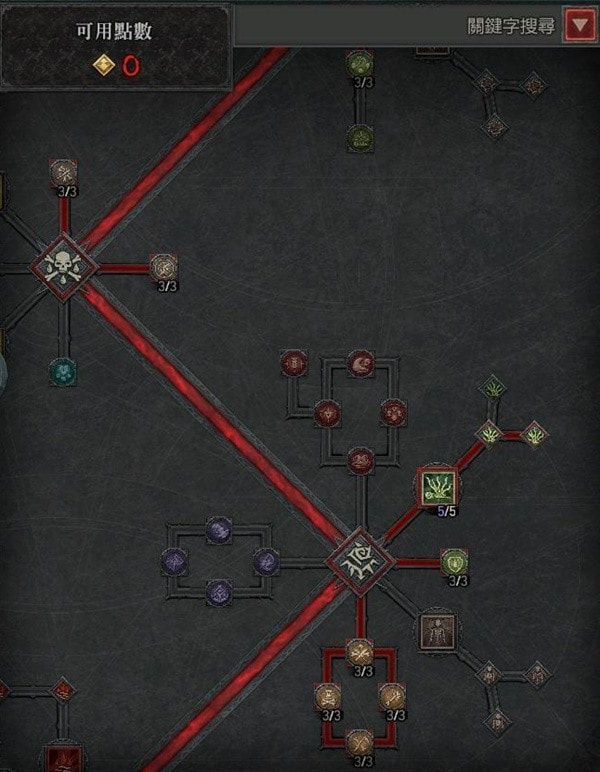Image resolution: width=600 pixels, height=772 pixels.
Task: Select the dark green passive without a point counter
Action: 360,136
